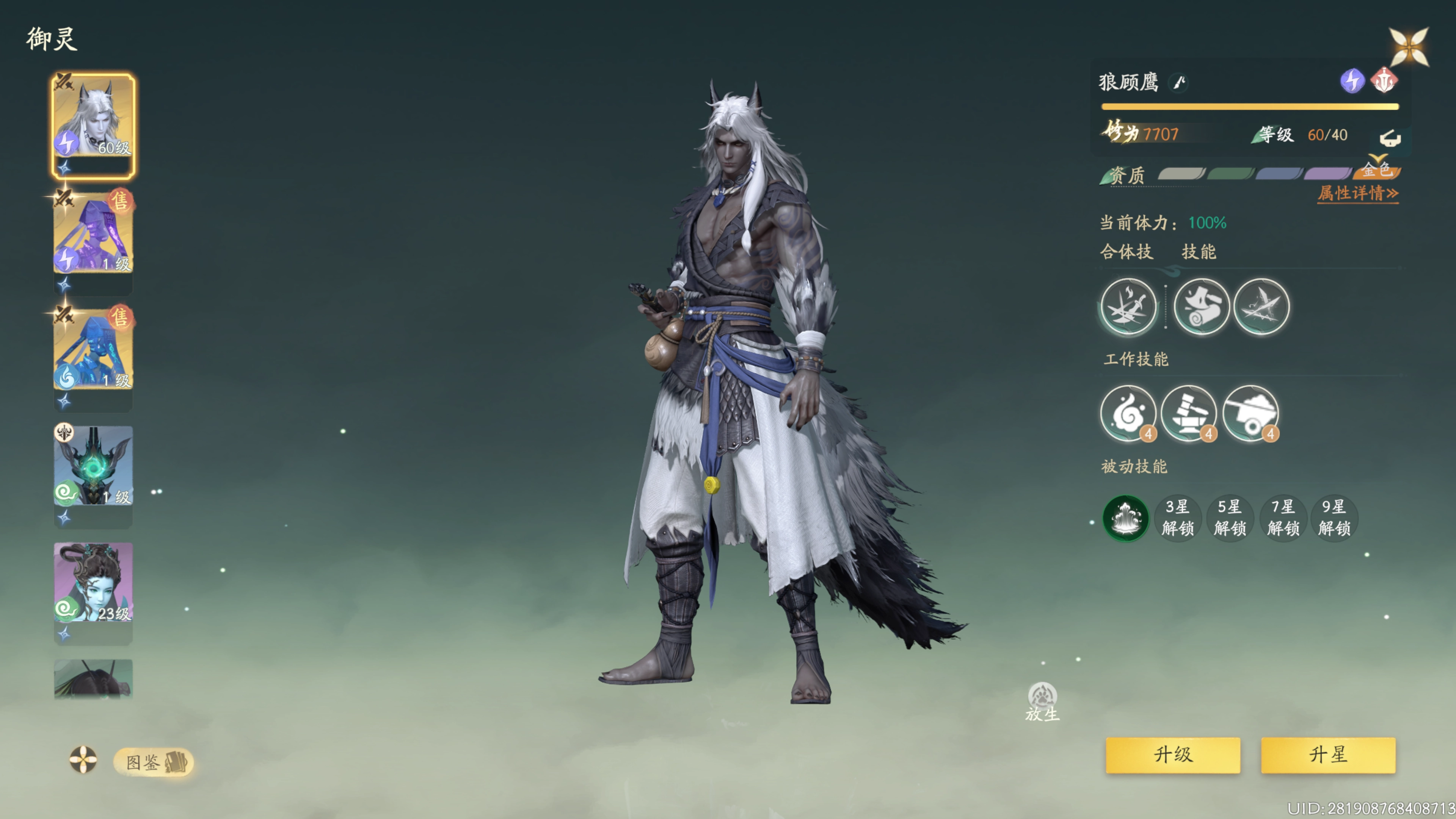The image size is (1456, 819).
Task: View the crossed-blades fusion skill
Action: [1128, 306]
